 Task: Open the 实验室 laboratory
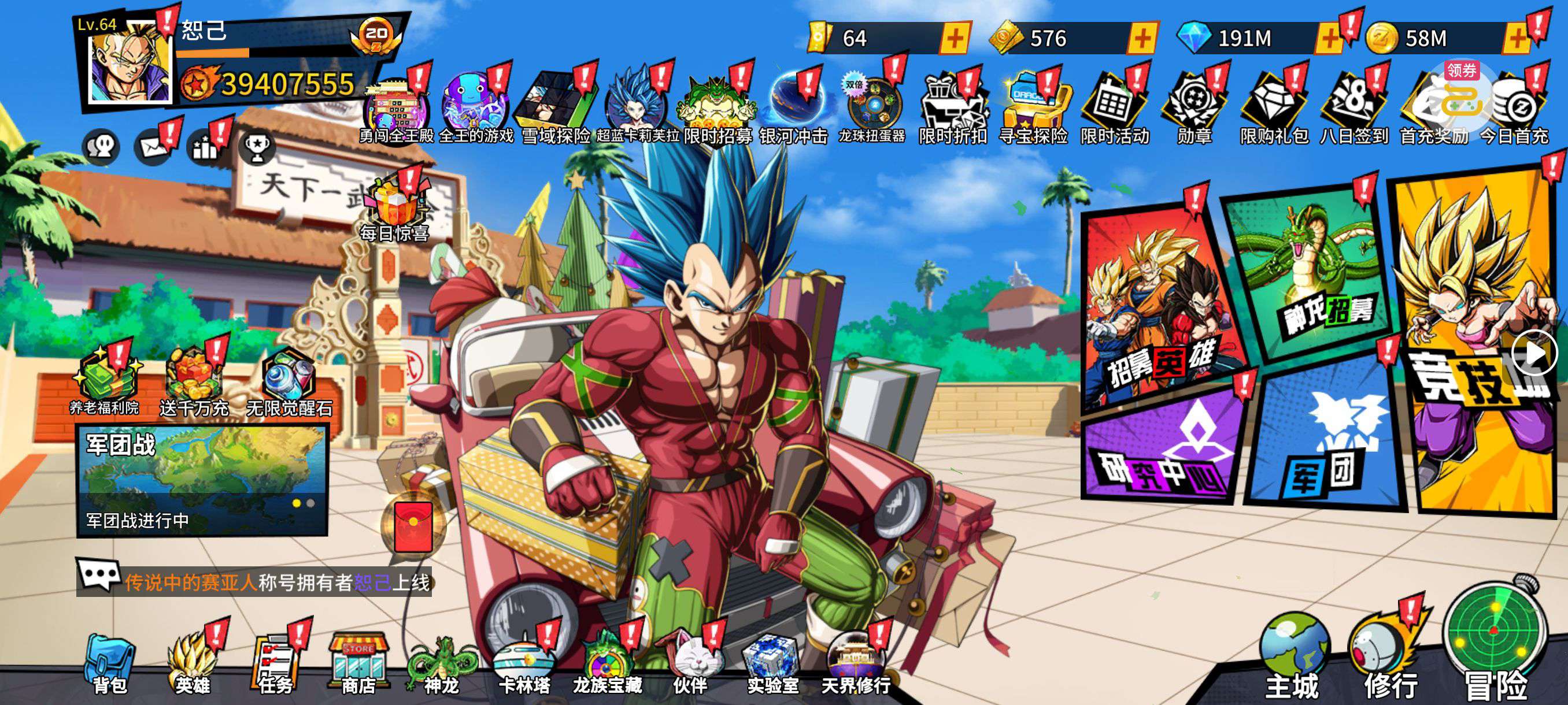click(x=772, y=664)
